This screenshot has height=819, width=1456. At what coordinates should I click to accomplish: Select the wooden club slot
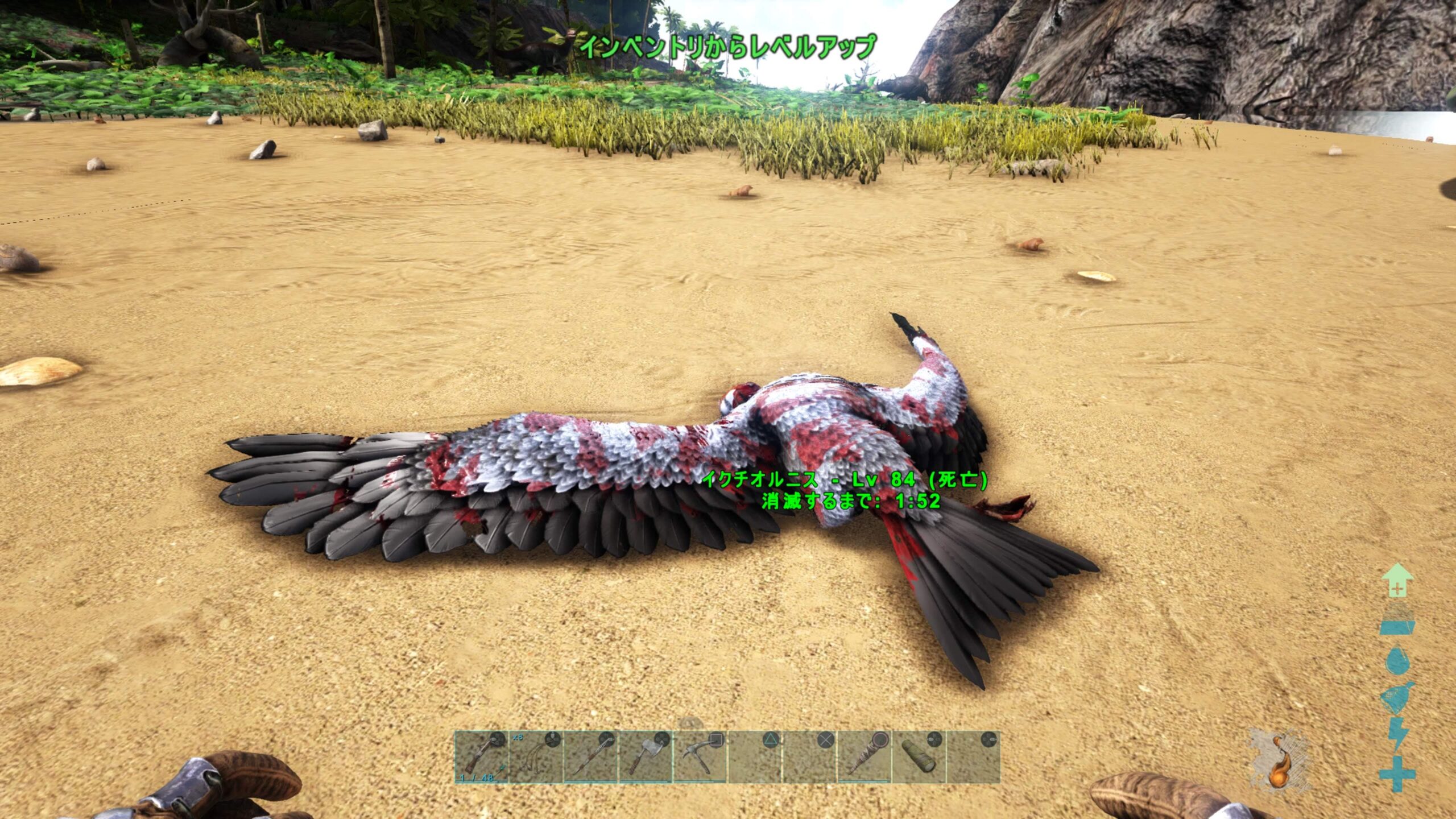click(863, 757)
